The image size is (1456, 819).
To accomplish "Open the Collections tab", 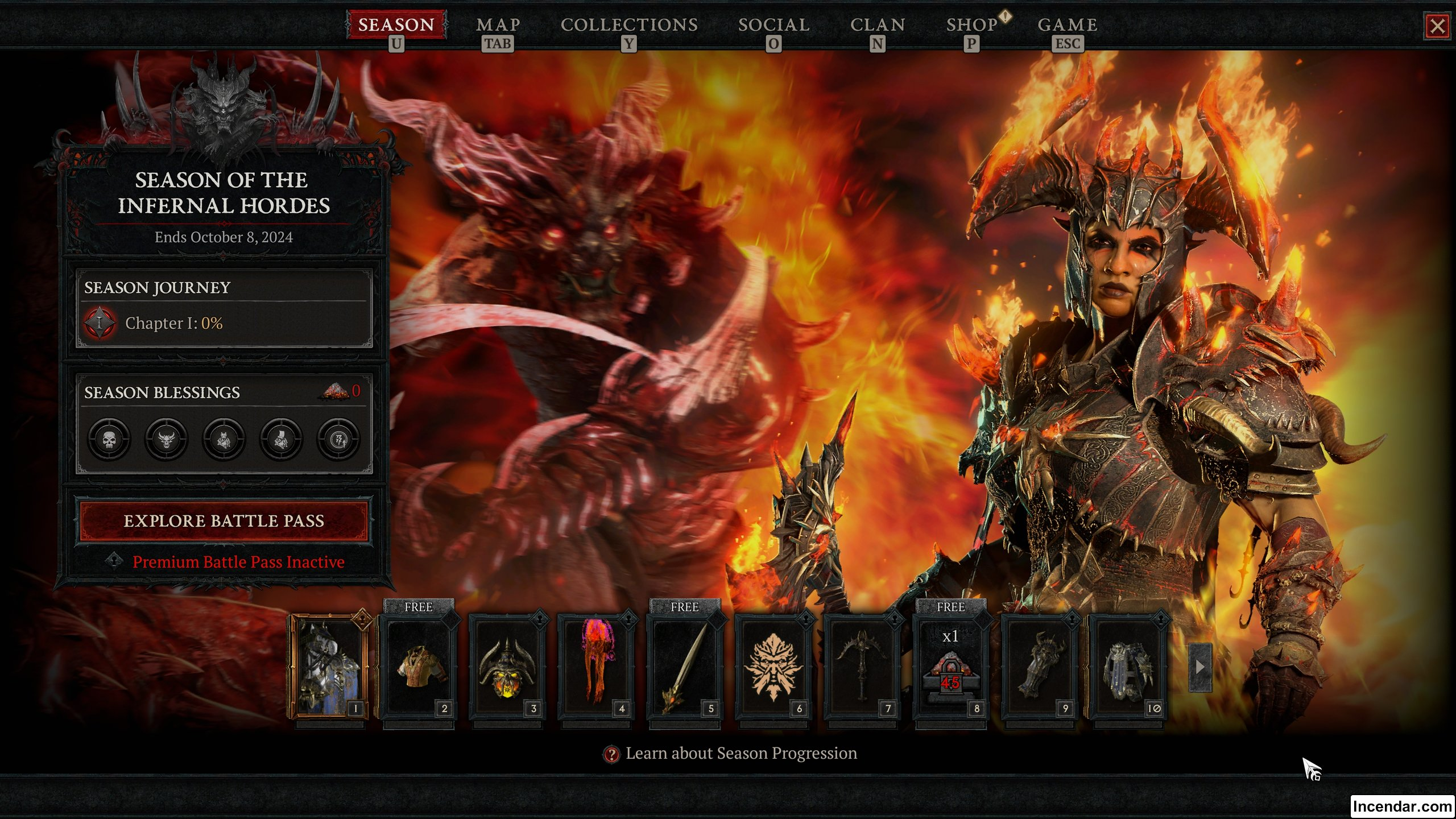I will tap(629, 25).
